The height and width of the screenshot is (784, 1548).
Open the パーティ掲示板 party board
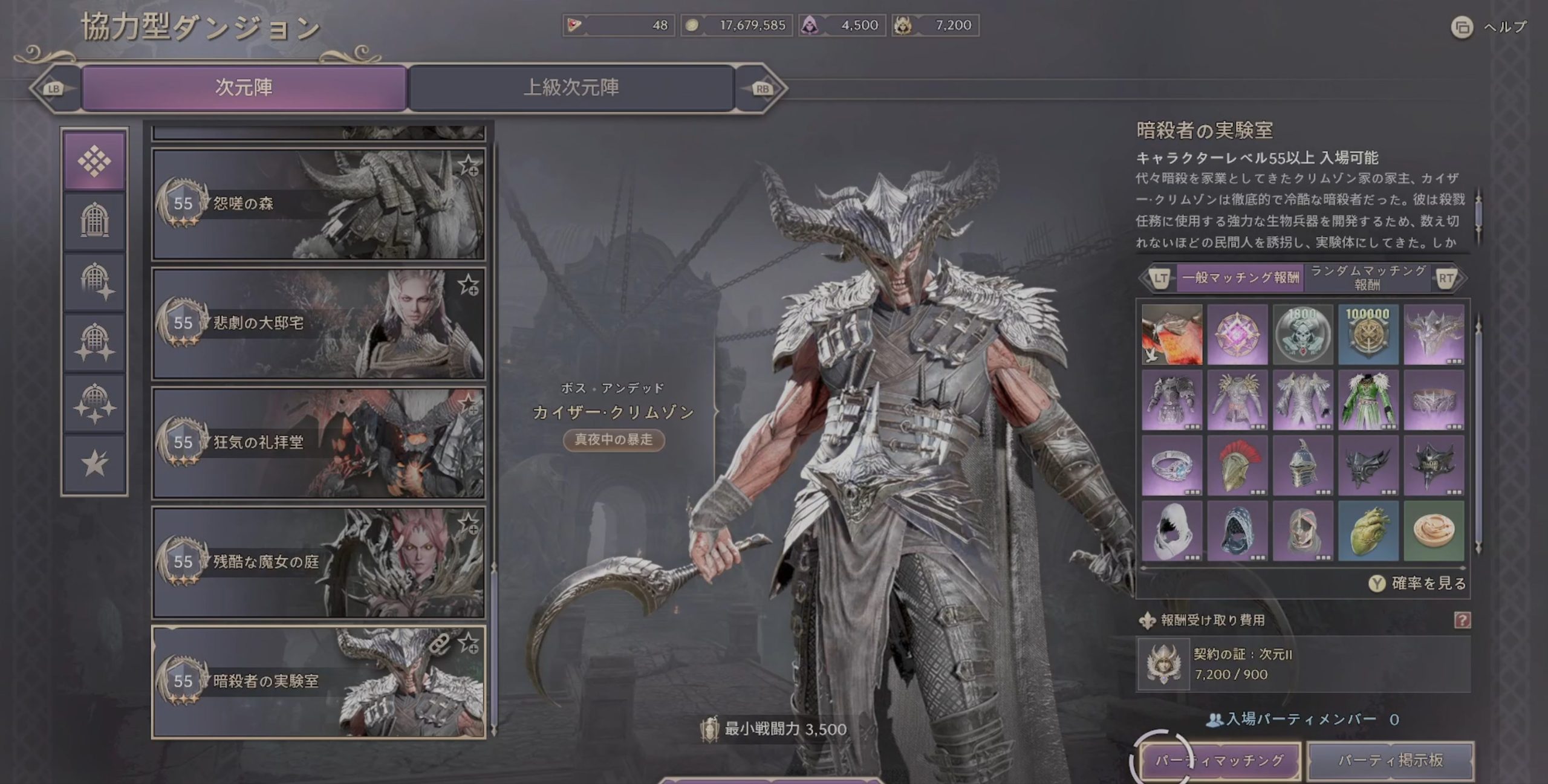[1390, 760]
